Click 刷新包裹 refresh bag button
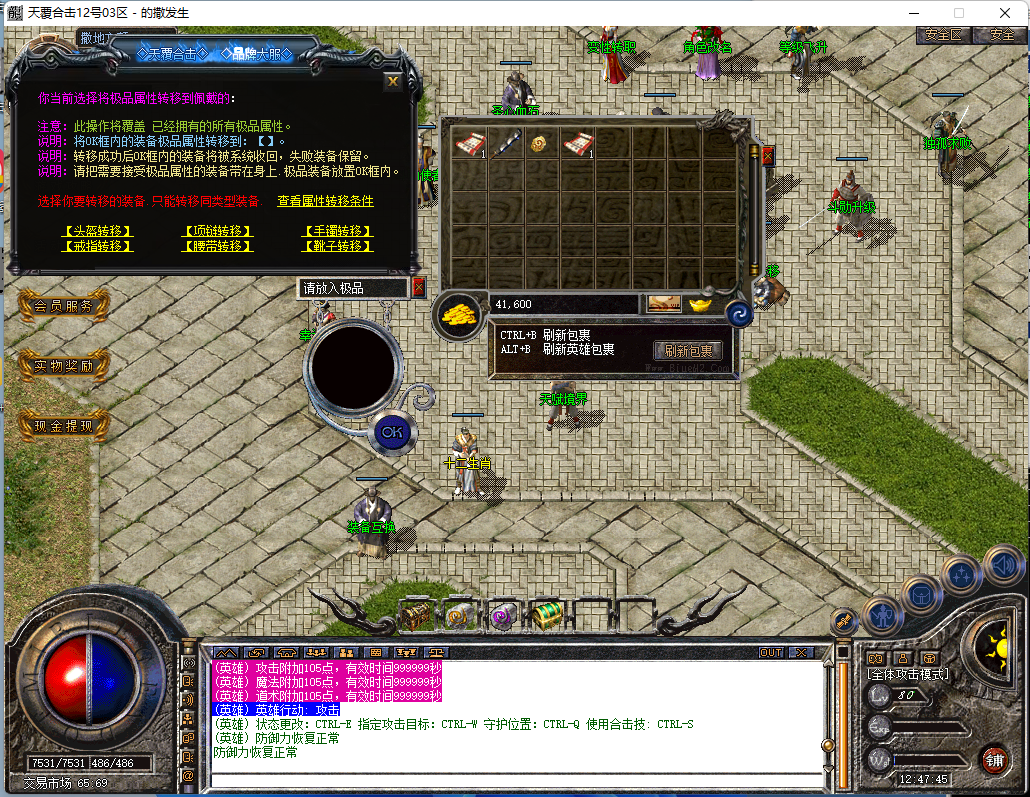 [x=688, y=351]
